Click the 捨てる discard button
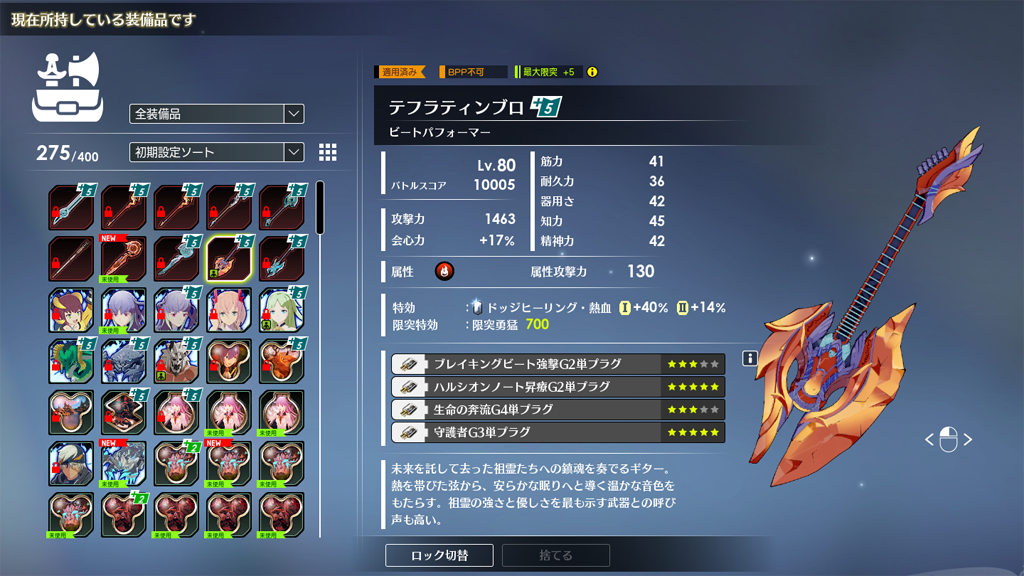The height and width of the screenshot is (576, 1024). (556, 555)
